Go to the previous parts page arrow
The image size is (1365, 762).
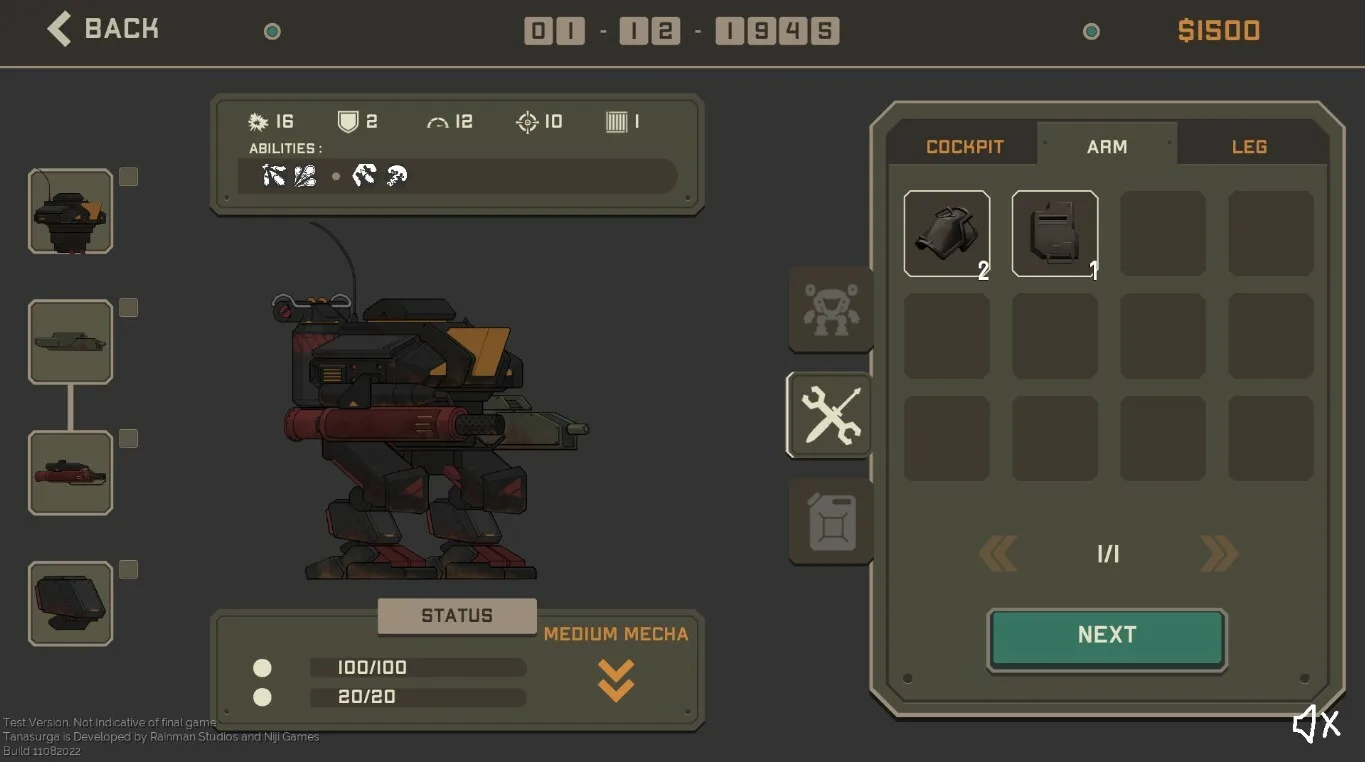(998, 553)
